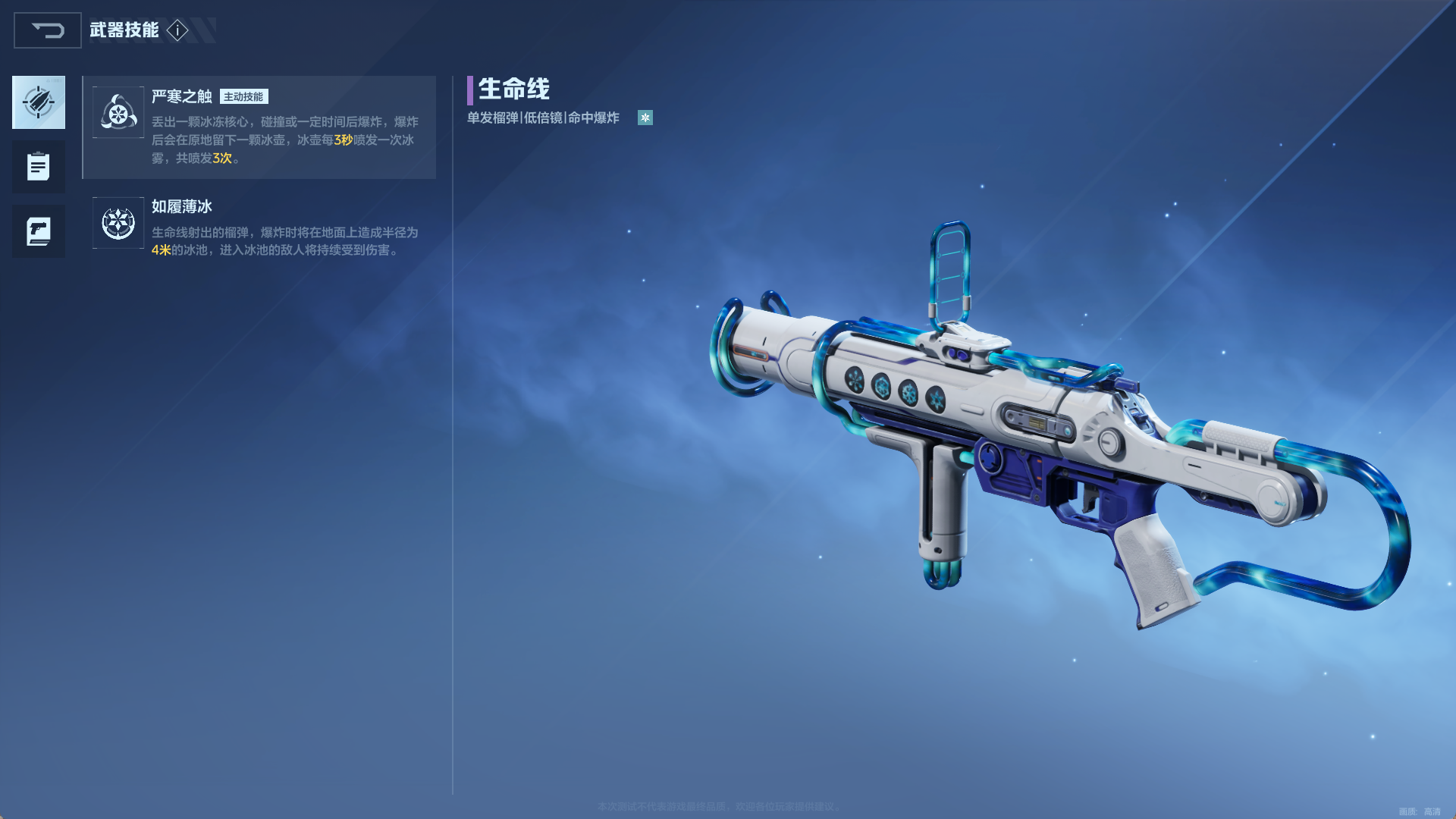
Task: Go back using the return arrow button
Action: tap(48, 30)
